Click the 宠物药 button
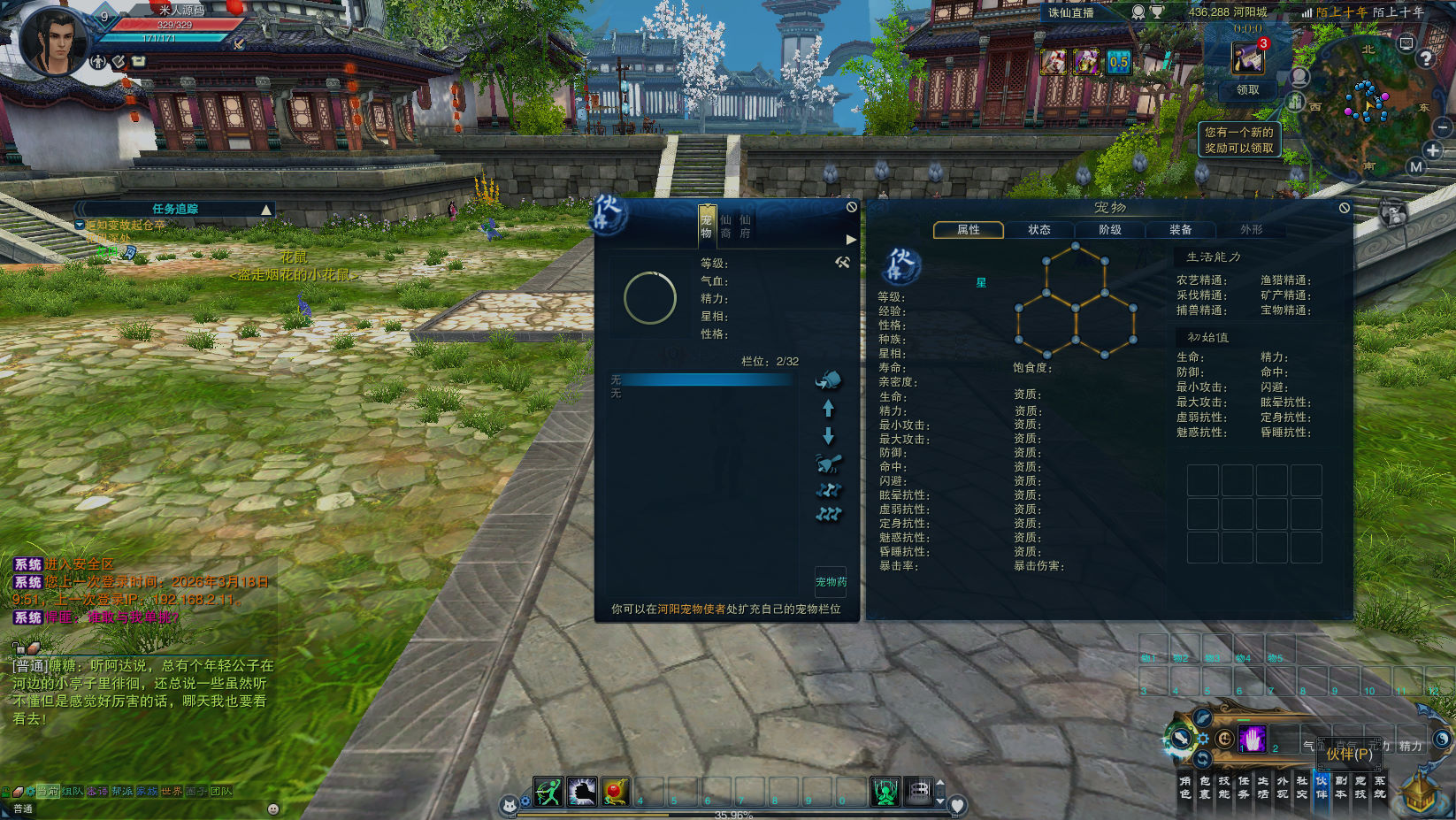 point(831,582)
